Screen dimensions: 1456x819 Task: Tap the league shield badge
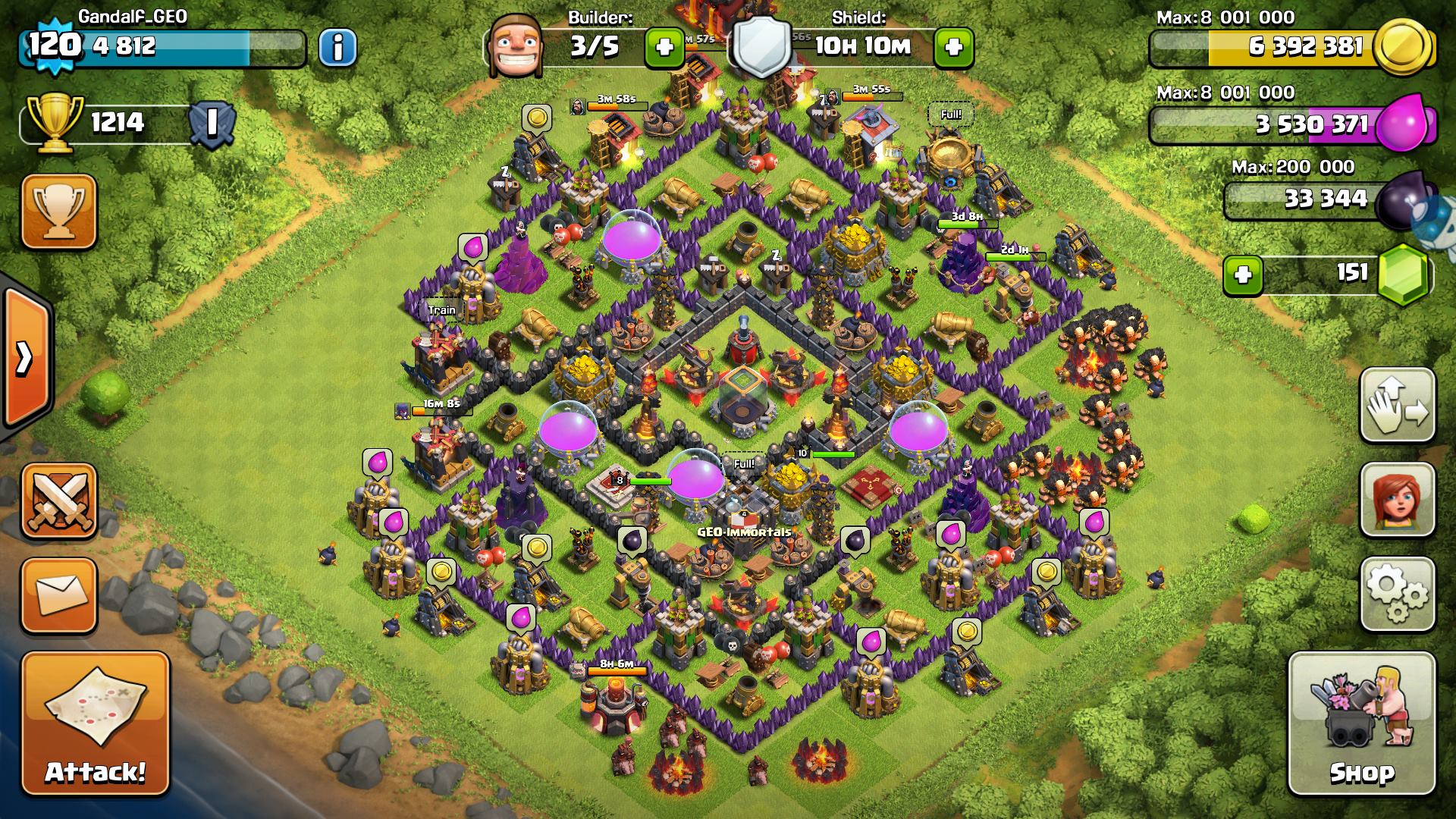click(x=212, y=123)
